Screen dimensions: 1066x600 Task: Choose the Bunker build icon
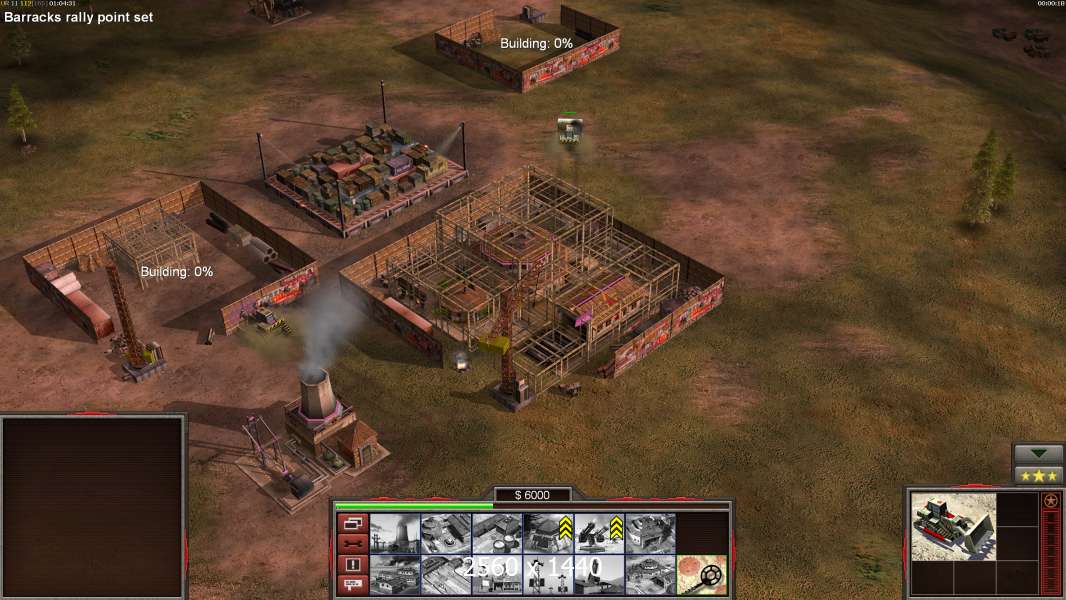tap(549, 534)
